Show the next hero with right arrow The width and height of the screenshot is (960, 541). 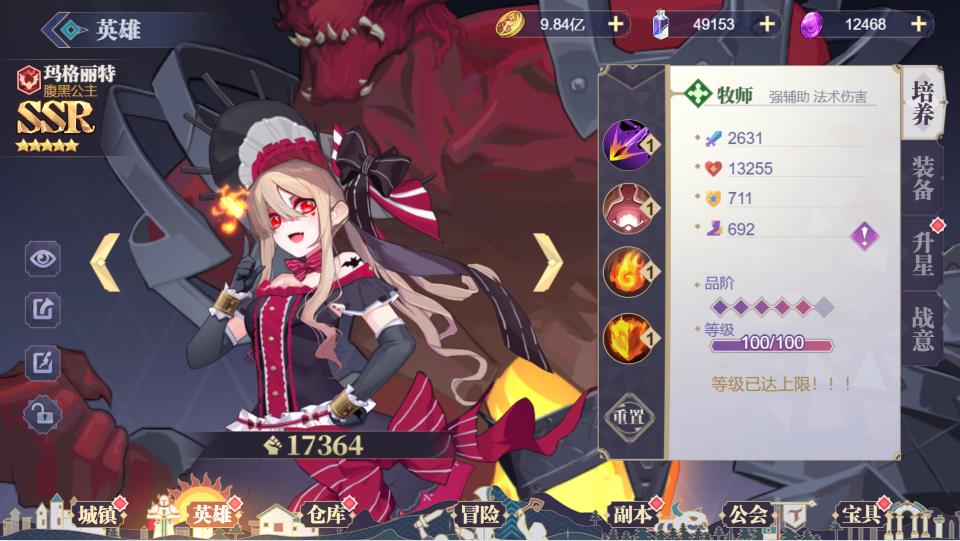[547, 262]
